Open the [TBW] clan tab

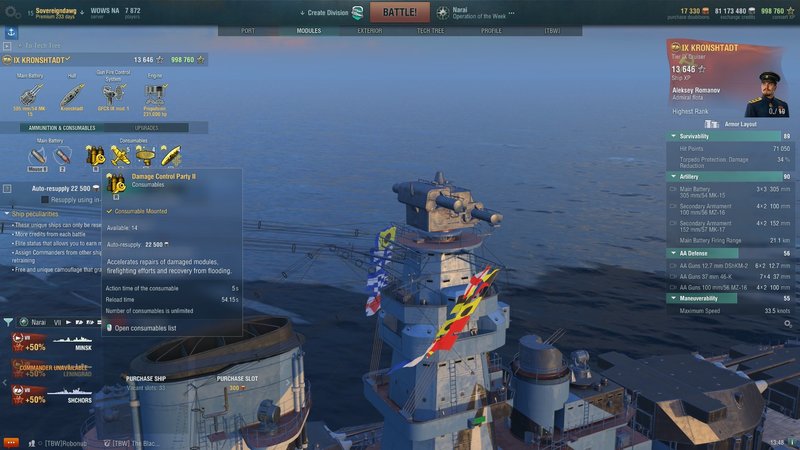[552, 31]
